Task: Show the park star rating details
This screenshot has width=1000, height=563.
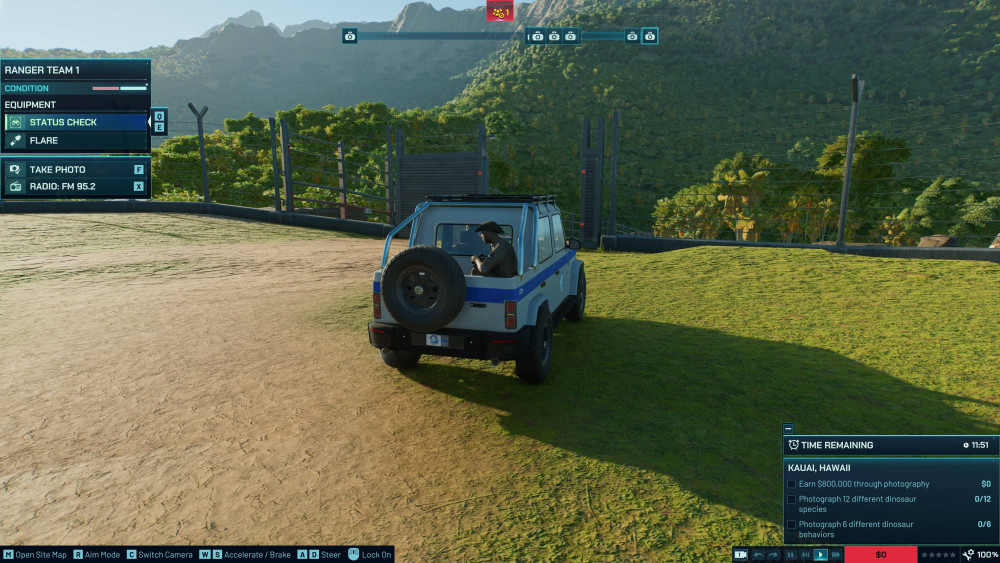Action: tap(938, 554)
